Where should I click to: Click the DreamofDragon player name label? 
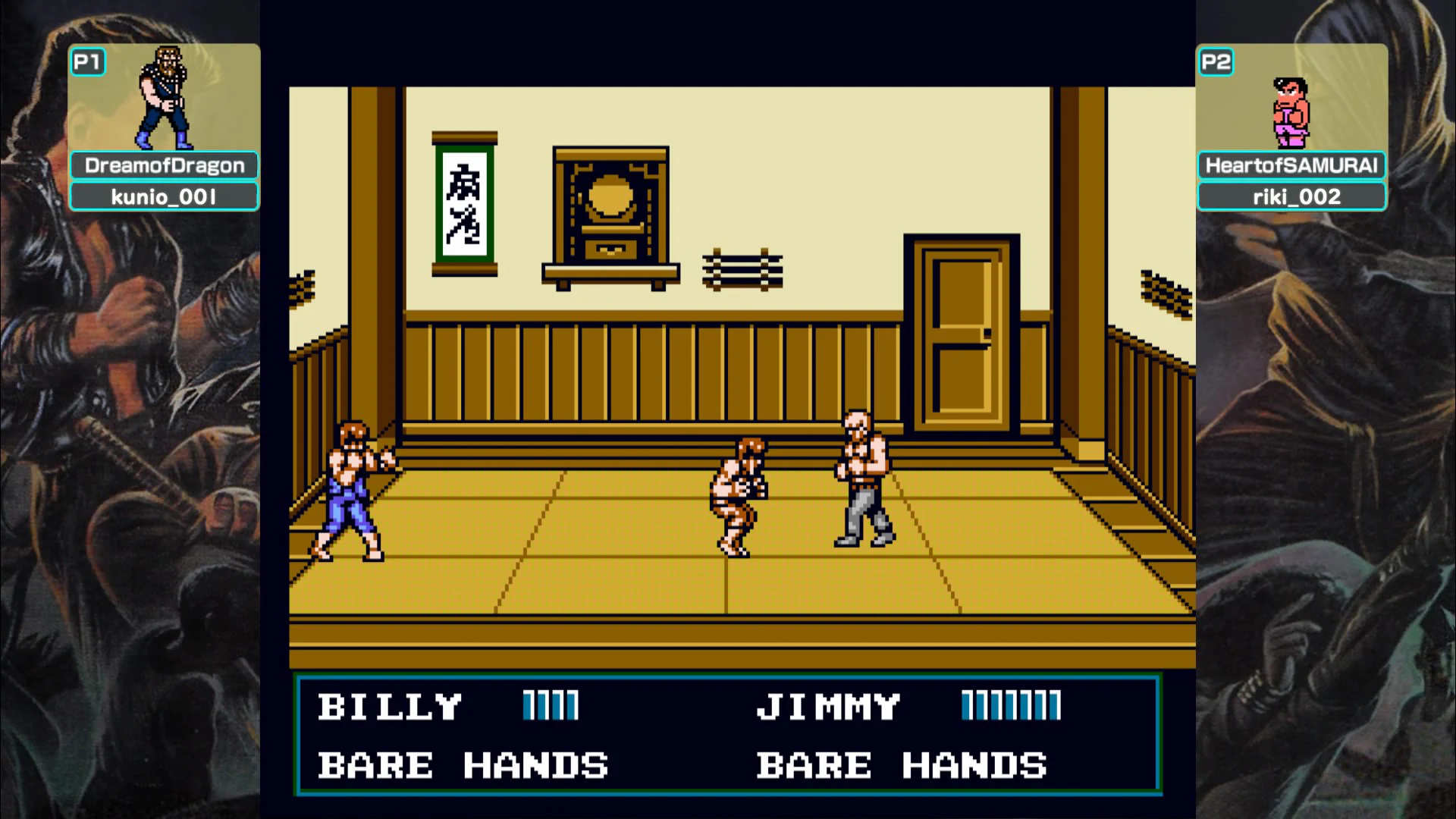pyautogui.click(x=164, y=165)
